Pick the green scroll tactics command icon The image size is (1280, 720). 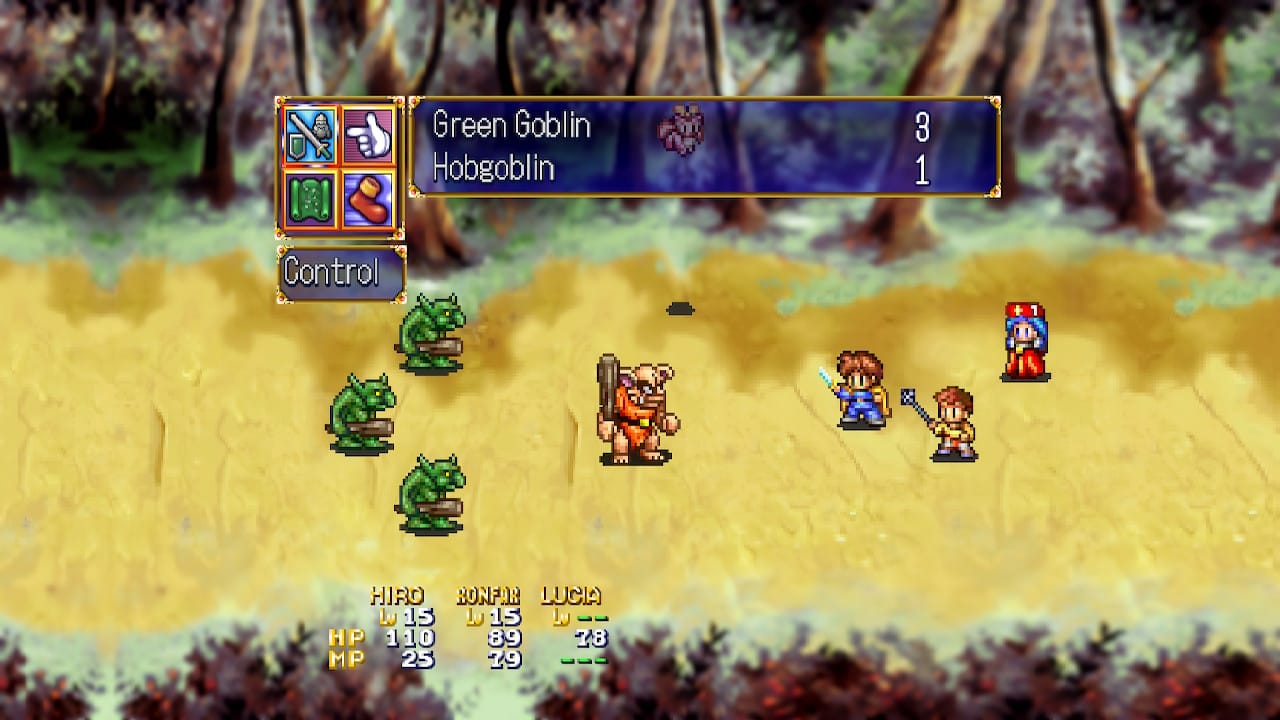click(x=311, y=197)
